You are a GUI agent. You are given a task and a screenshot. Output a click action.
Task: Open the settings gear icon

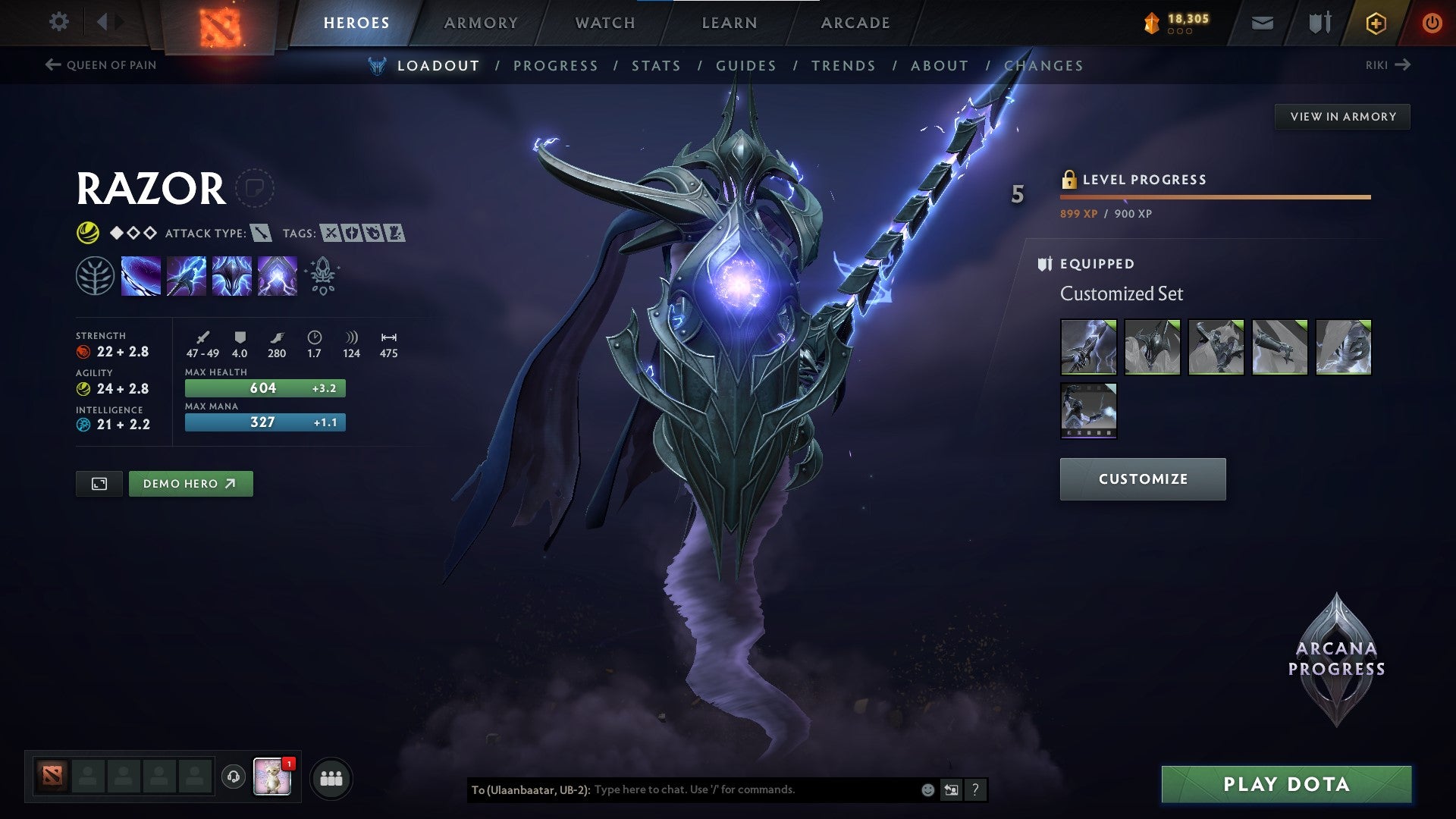(x=58, y=21)
